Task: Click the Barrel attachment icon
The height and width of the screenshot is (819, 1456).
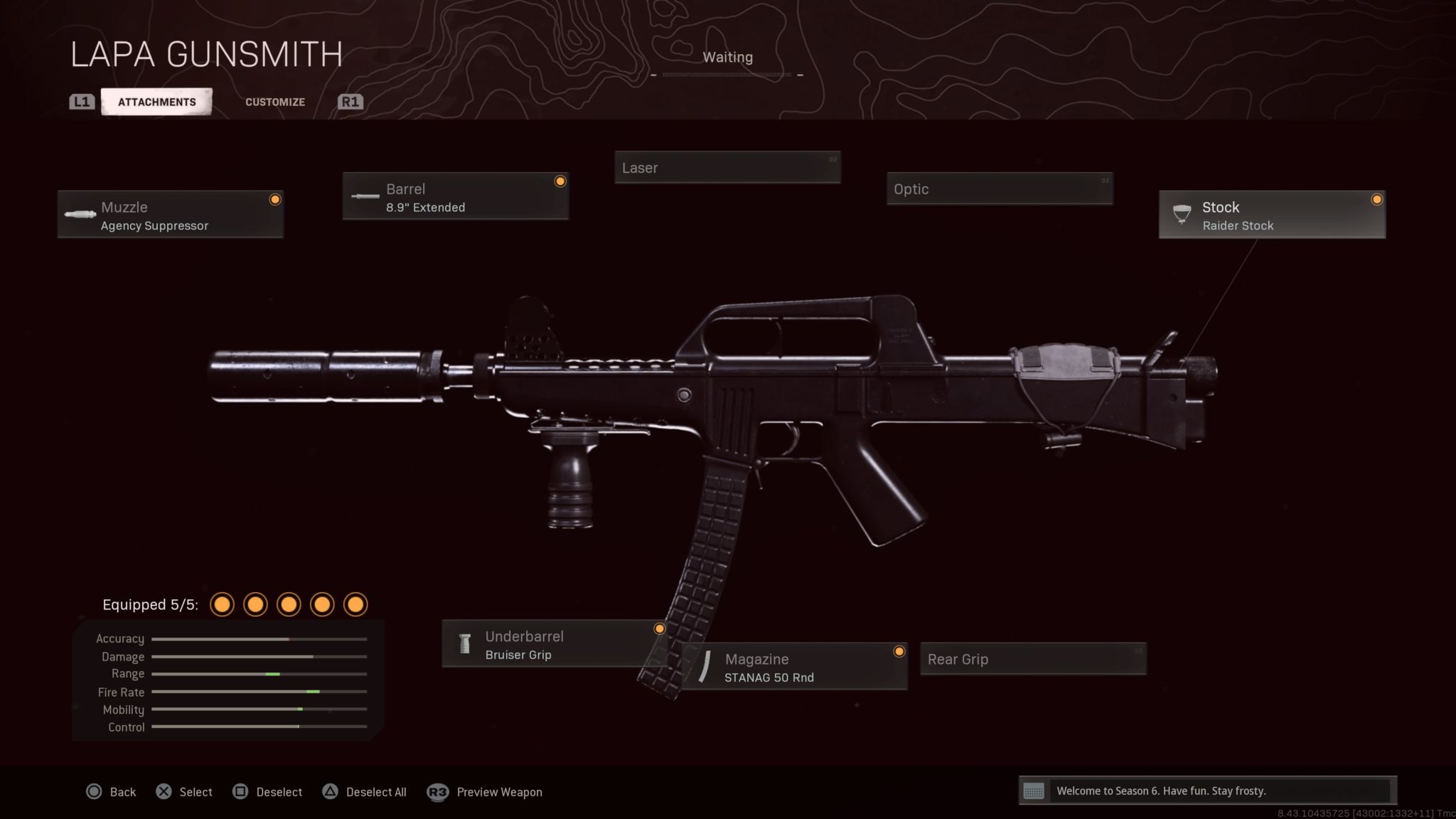Action: point(364,197)
